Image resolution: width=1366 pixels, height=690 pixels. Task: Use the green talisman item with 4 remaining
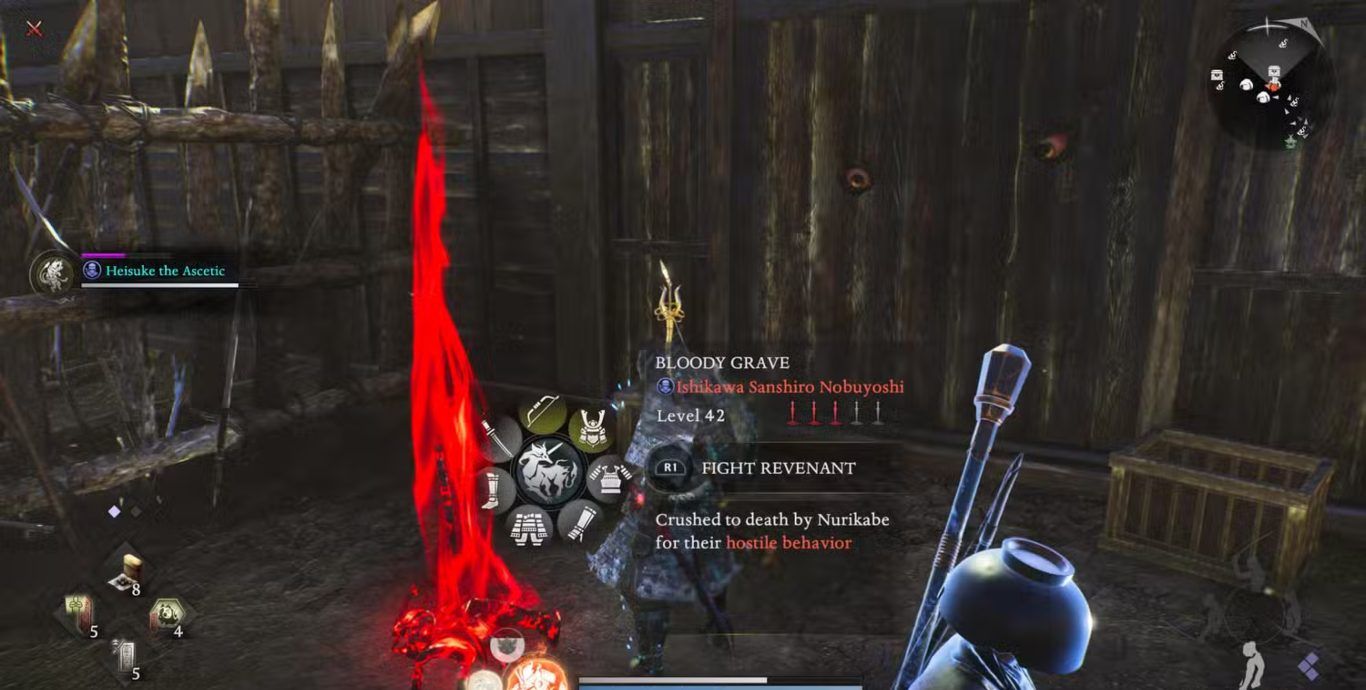click(x=164, y=614)
